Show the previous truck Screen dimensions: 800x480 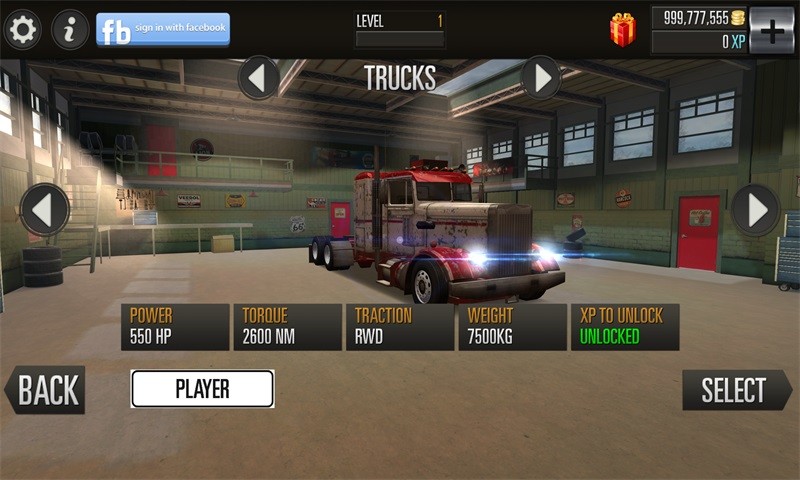click(x=45, y=210)
